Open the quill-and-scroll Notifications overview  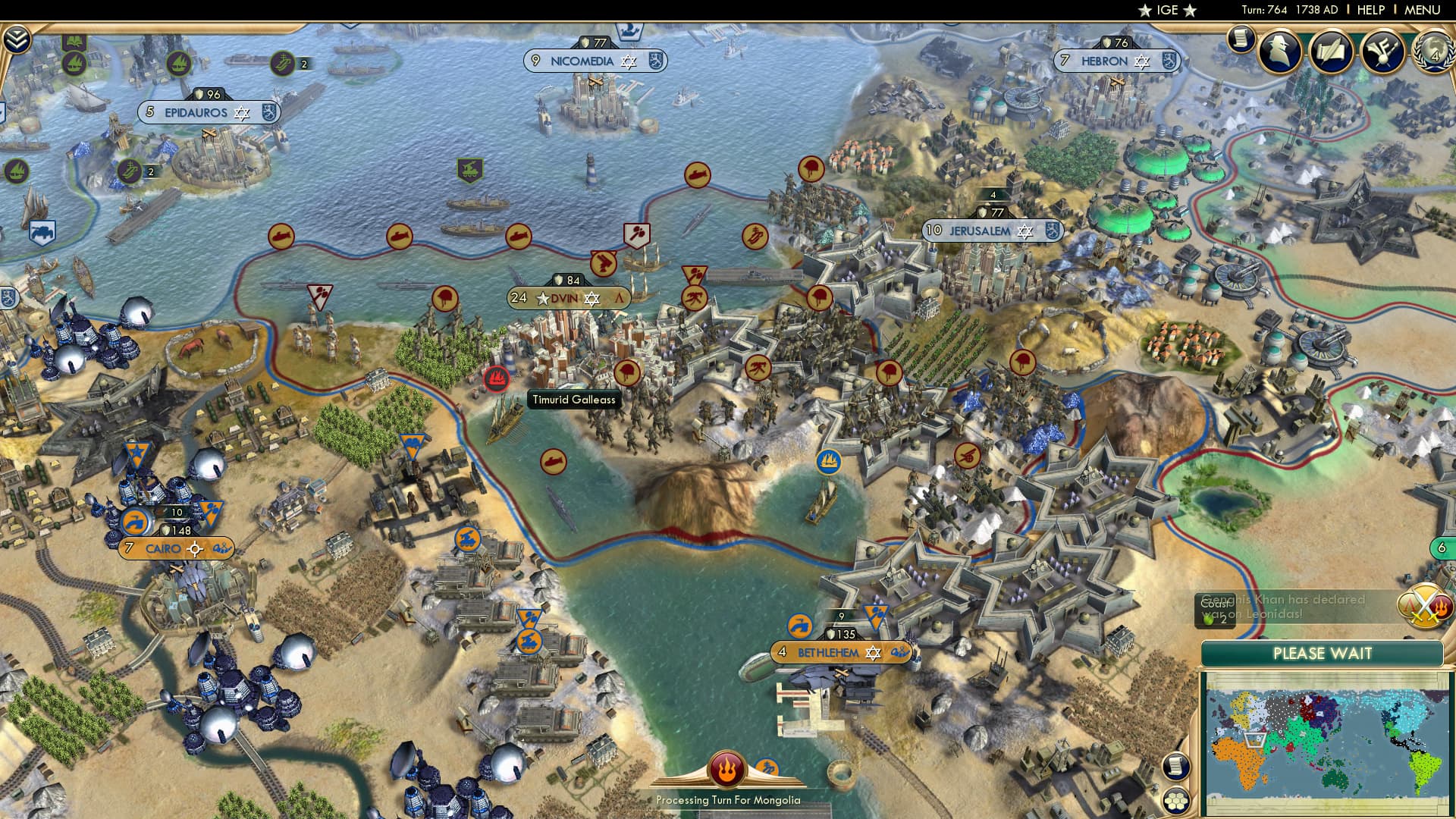pyautogui.click(x=1330, y=52)
